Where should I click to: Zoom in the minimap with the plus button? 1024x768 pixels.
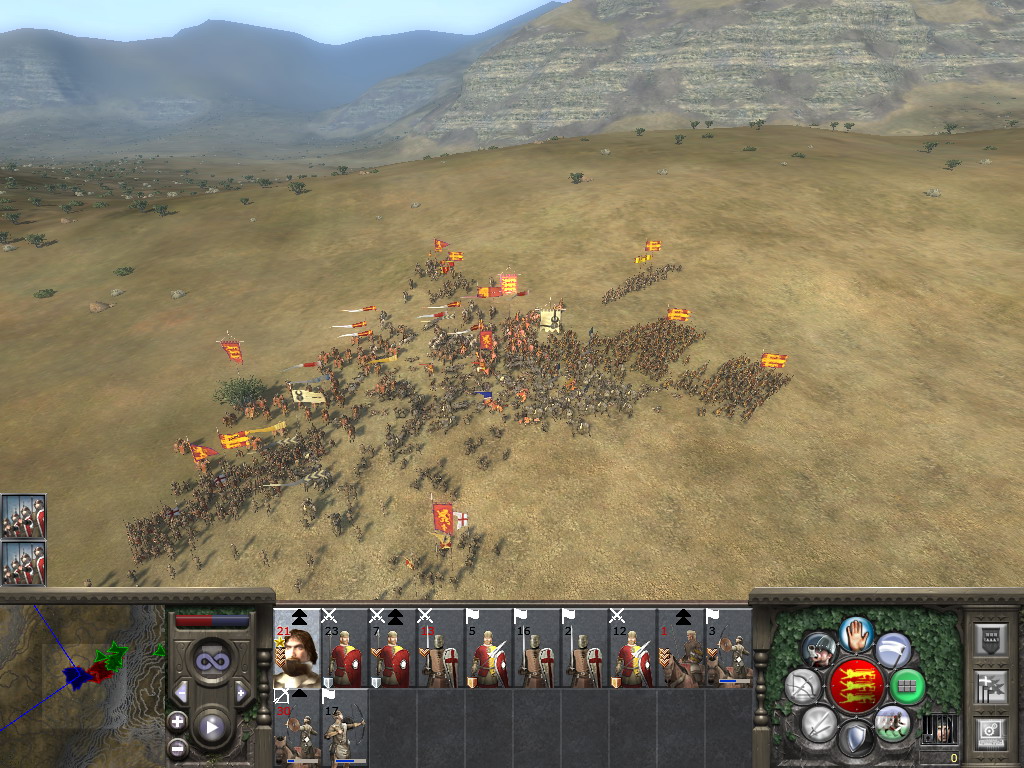[178, 721]
